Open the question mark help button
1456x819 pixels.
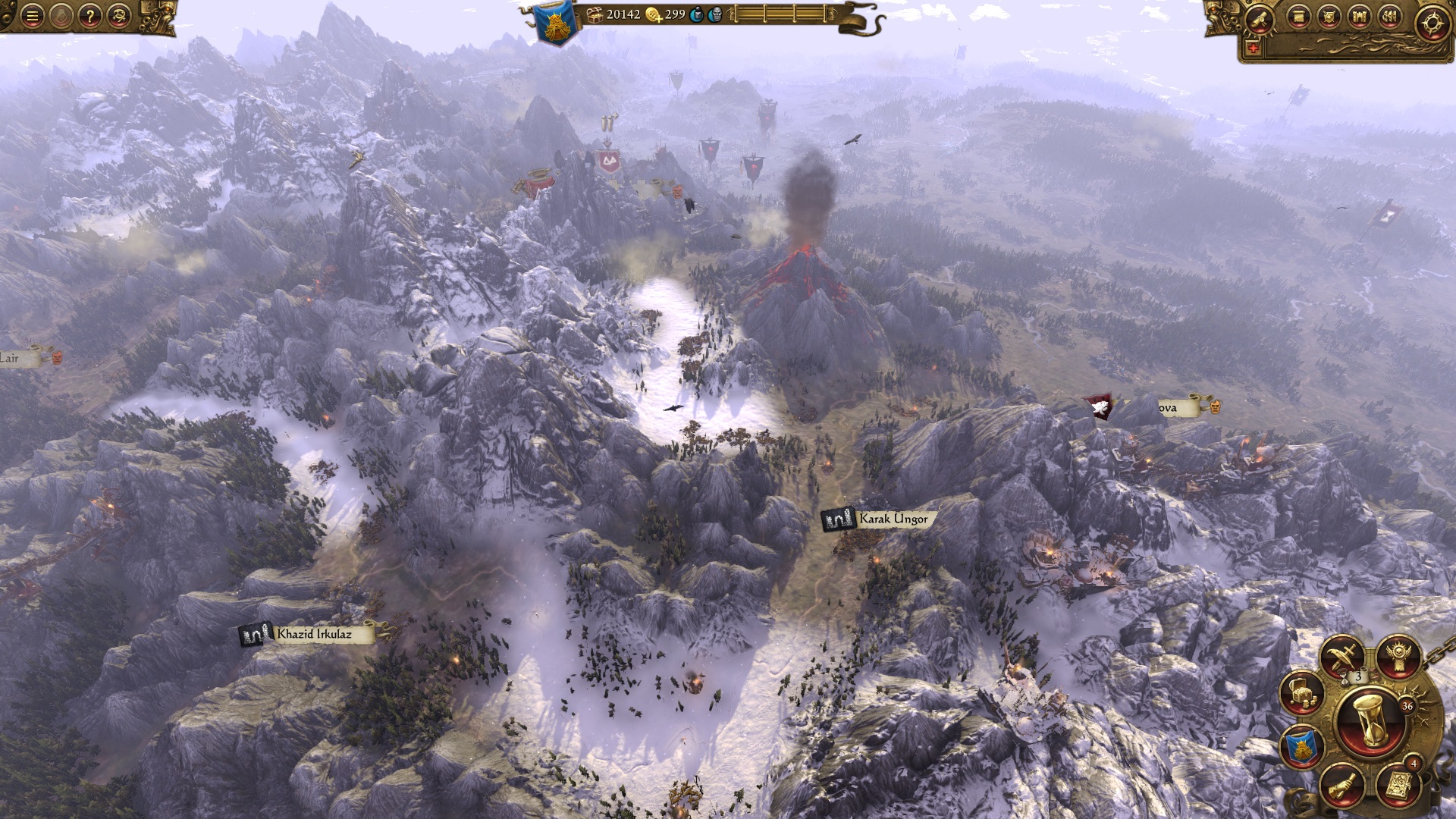89,15
